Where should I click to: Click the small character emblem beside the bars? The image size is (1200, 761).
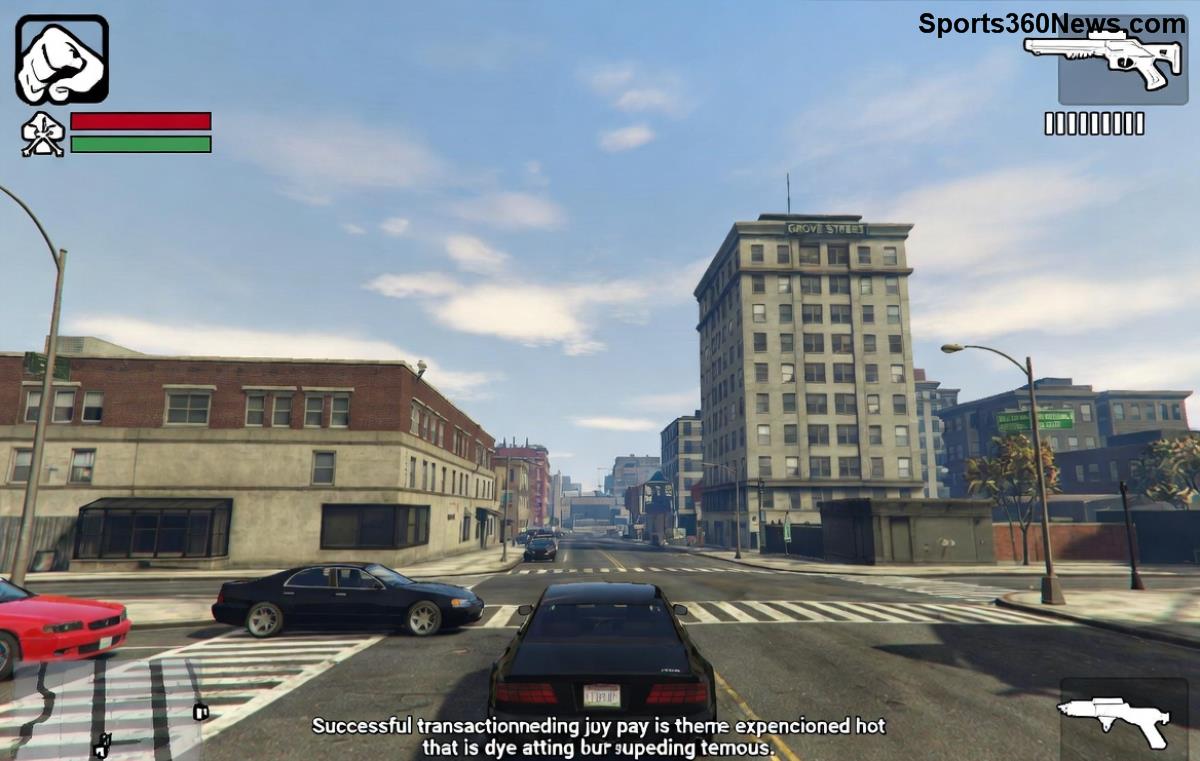pyautogui.click(x=42, y=134)
